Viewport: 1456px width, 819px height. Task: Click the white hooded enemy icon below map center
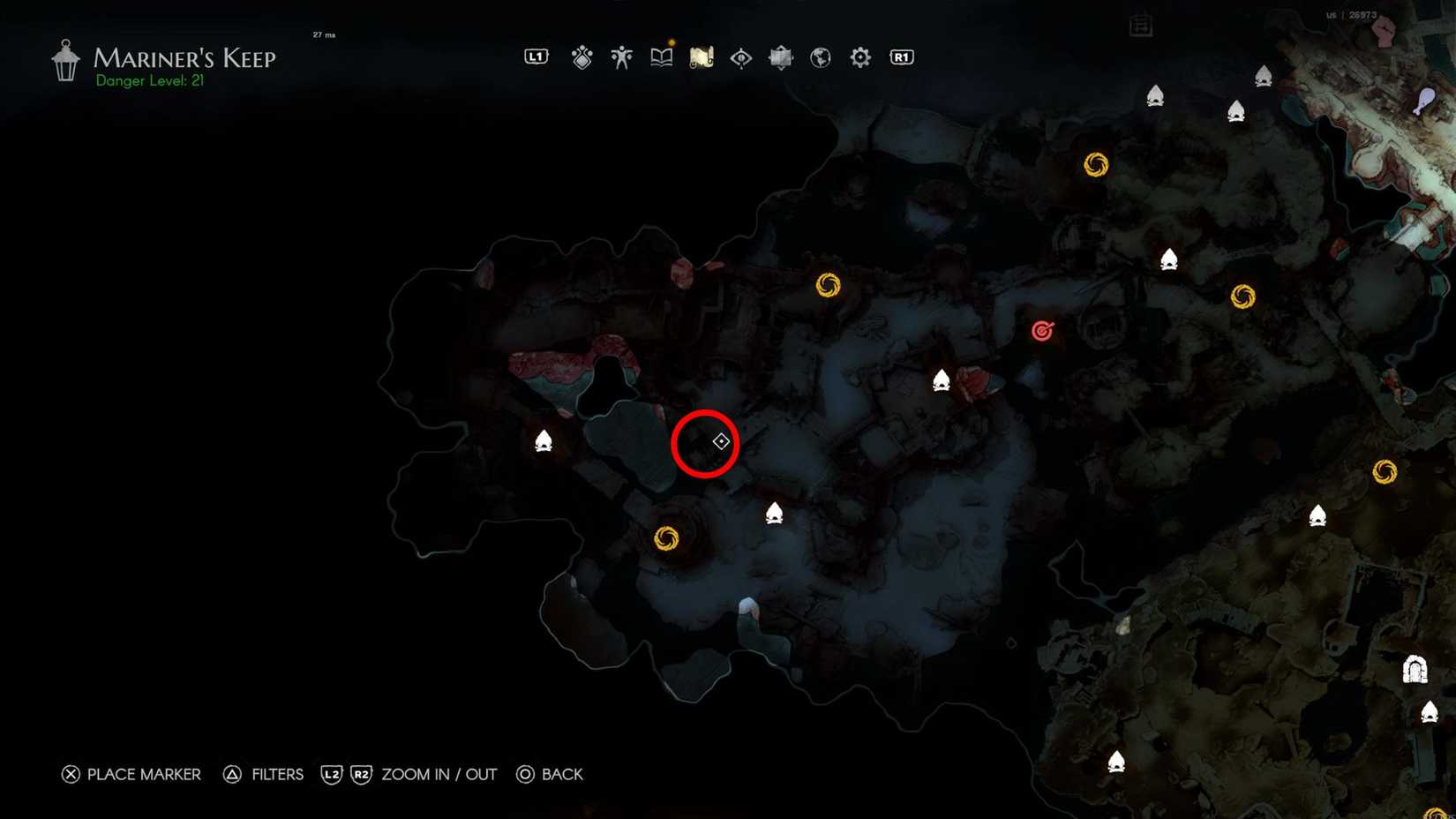[x=774, y=512]
